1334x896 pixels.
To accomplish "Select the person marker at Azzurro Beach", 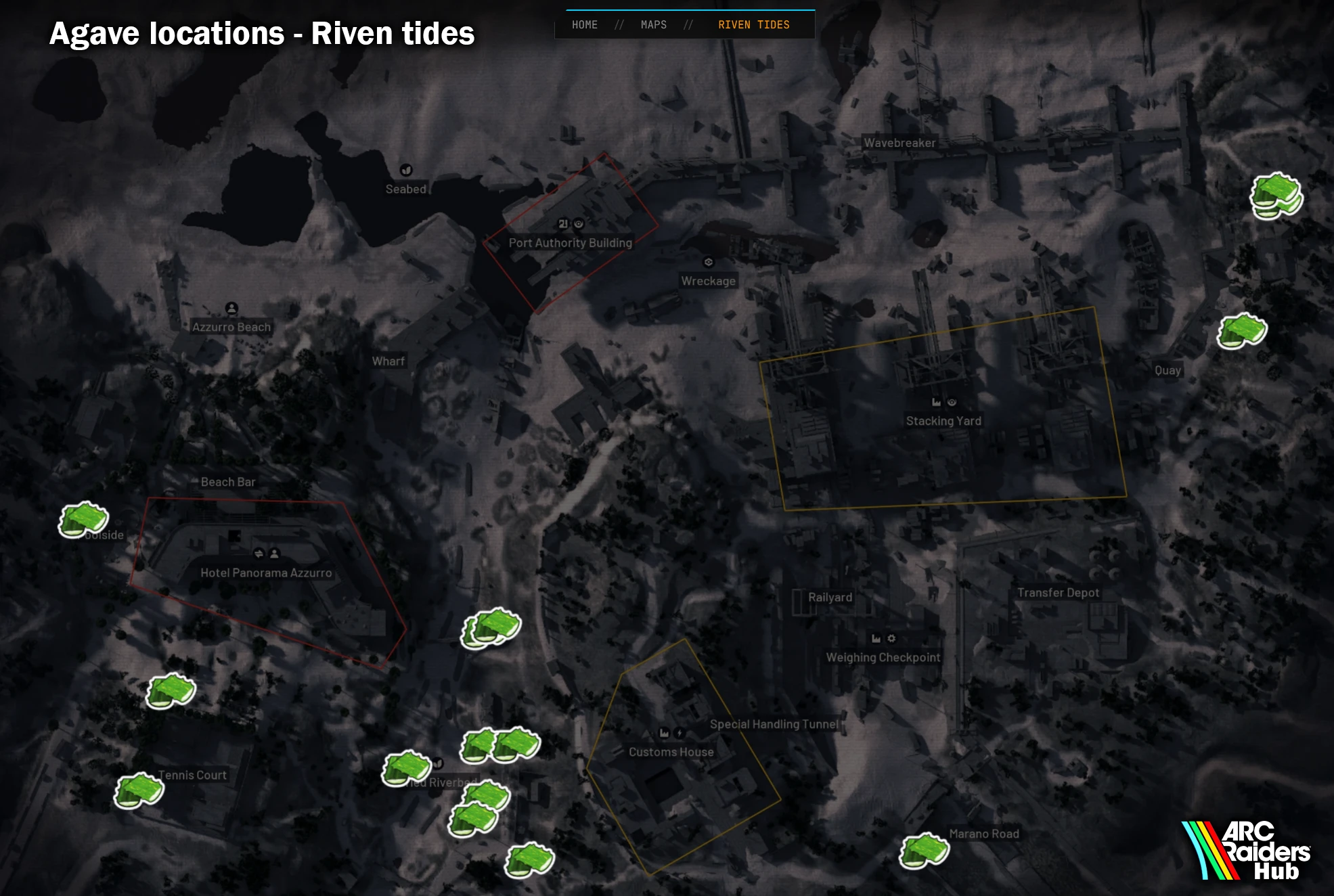I will tap(233, 307).
